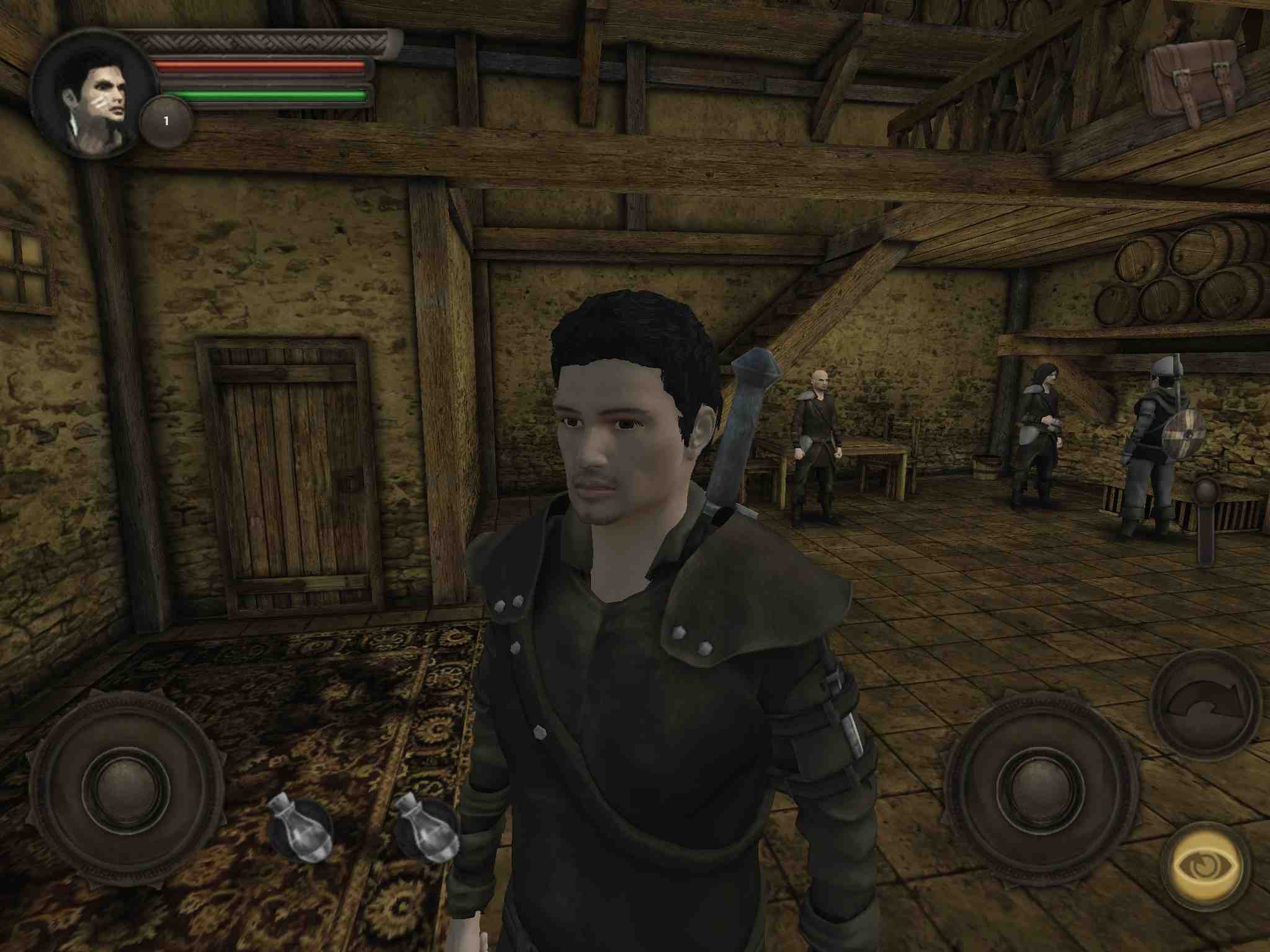This screenshot has width=1270, height=952.
Task: Tap the large right-hand joystick knob
Action: click(x=1041, y=788)
